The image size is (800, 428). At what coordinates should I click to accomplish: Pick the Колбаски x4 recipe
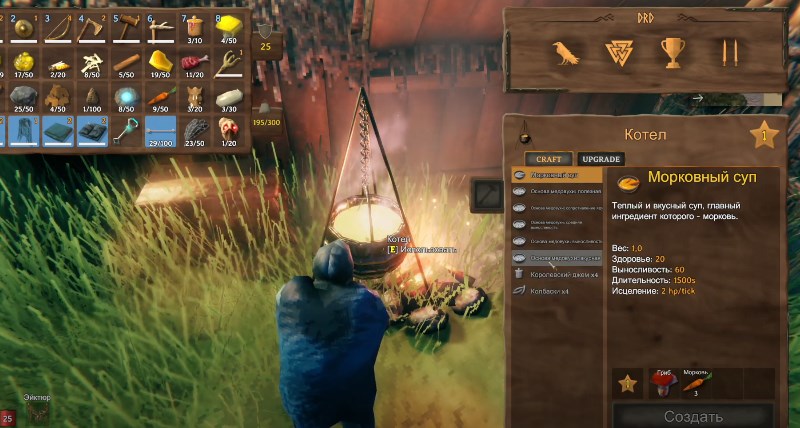pos(556,290)
